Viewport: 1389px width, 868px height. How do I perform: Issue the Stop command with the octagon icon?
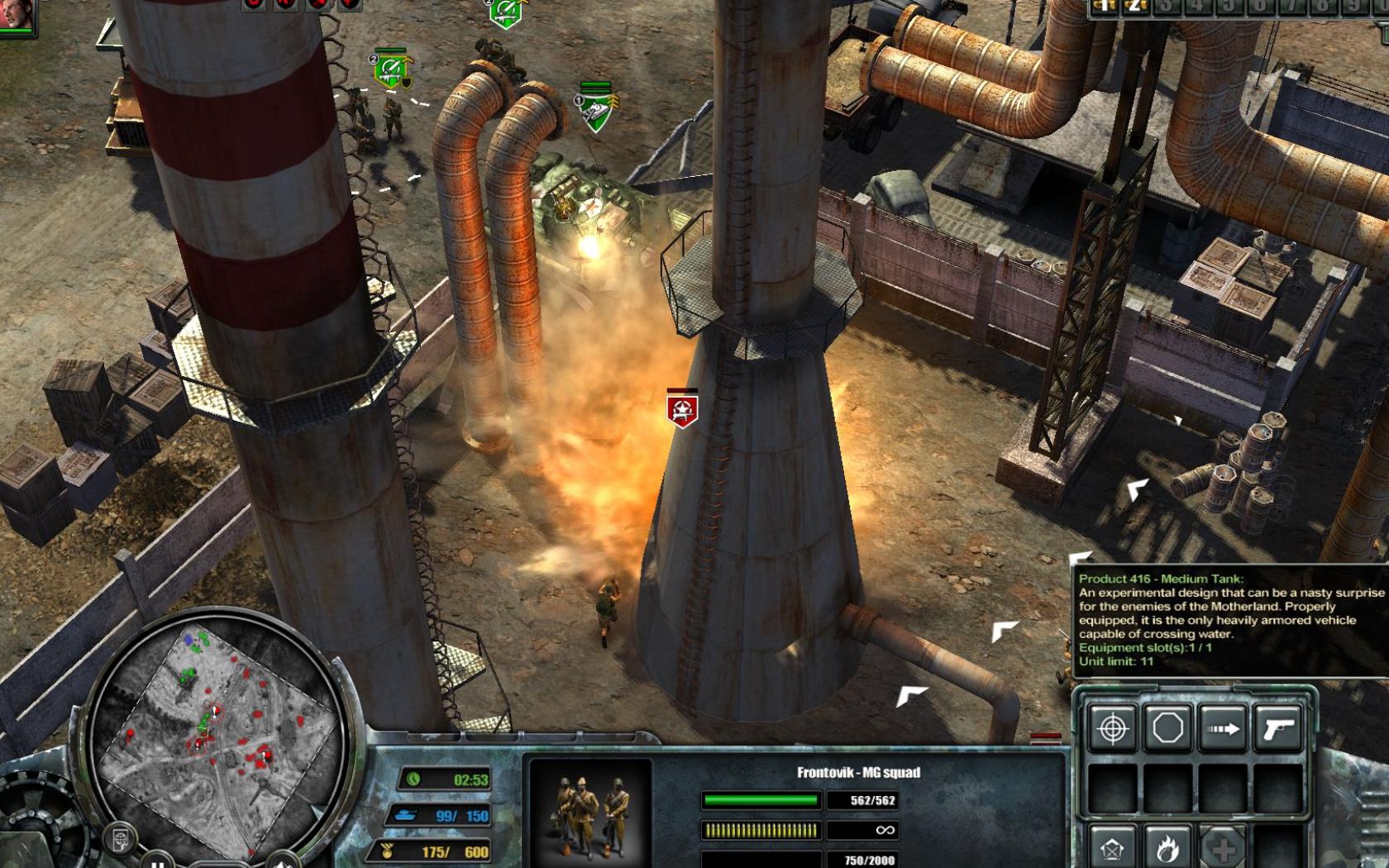coord(1167,727)
